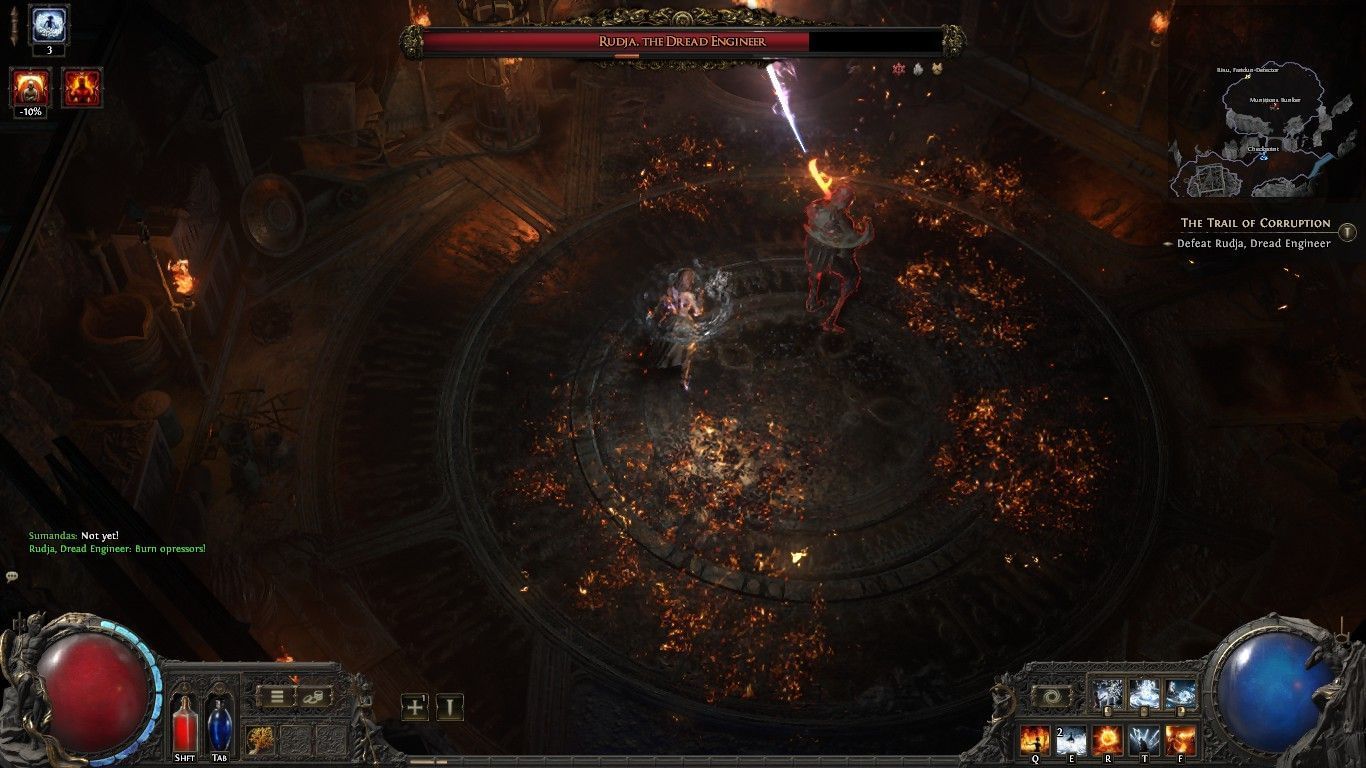Click Rudja's boss health bar
This screenshot has height=768, width=1366.
(x=683, y=42)
